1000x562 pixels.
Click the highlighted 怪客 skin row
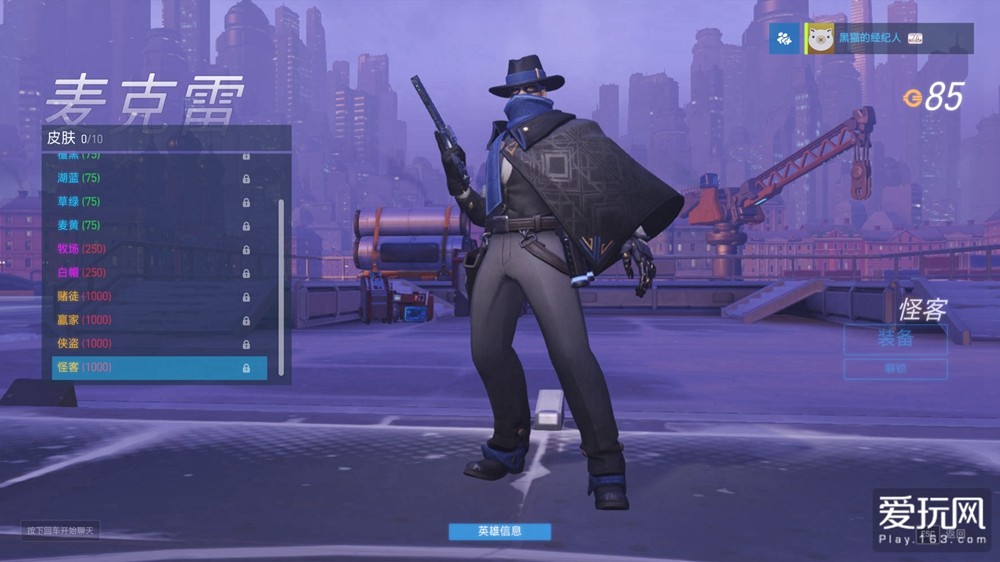[158, 368]
